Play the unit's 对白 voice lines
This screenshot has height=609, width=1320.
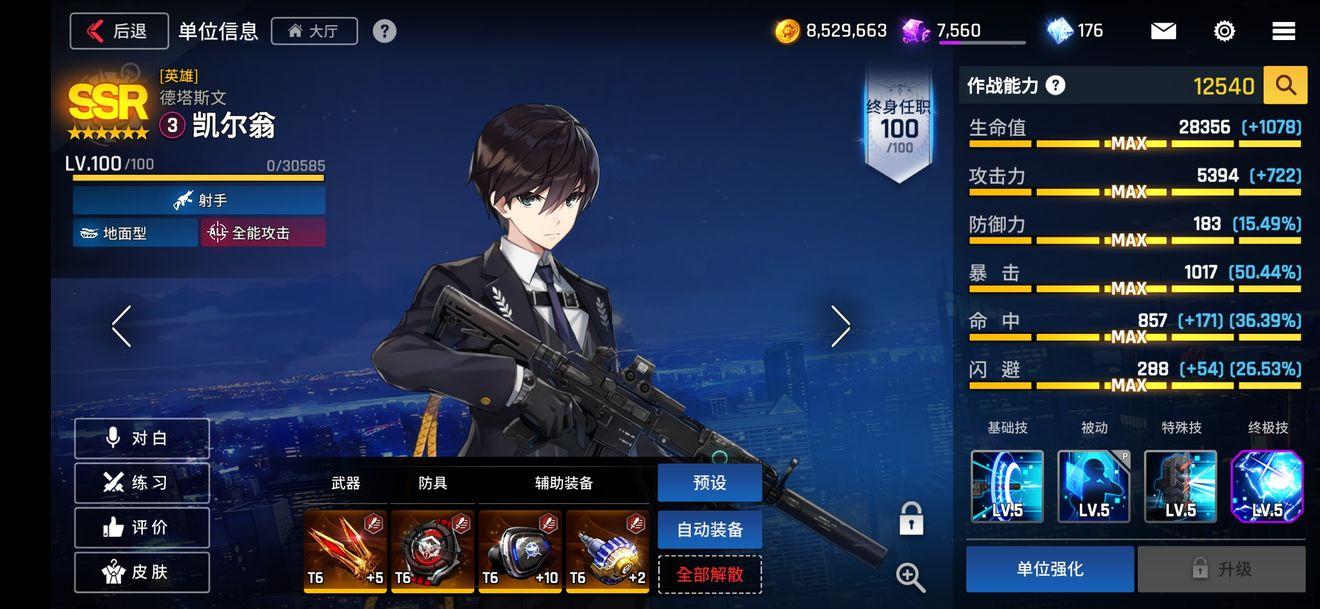[x=142, y=438]
